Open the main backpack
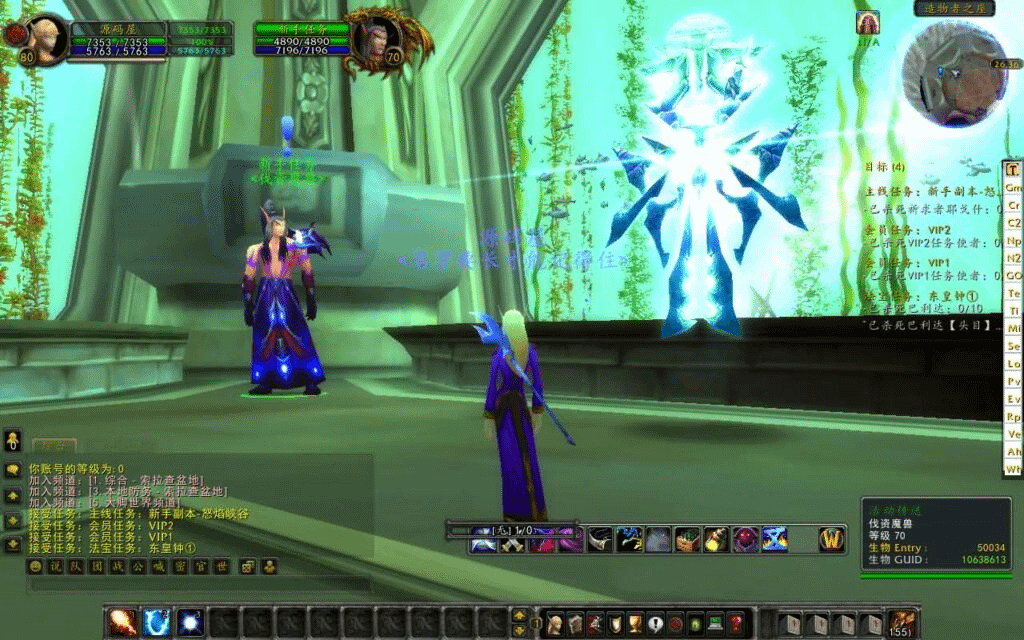This screenshot has height=640, width=1024. [x=902, y=623]
